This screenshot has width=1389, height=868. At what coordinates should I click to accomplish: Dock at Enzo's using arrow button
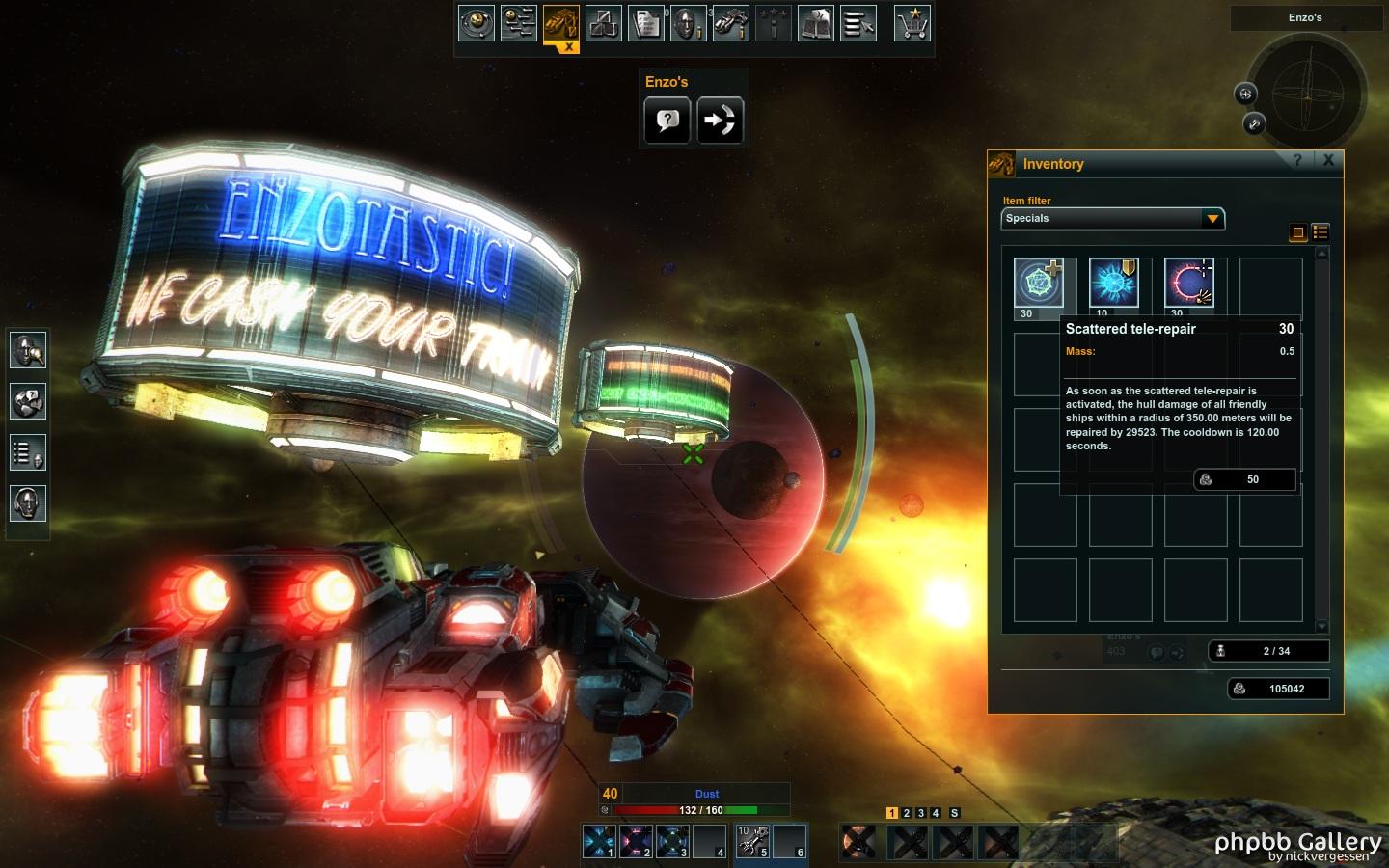(x=720, y=121)
